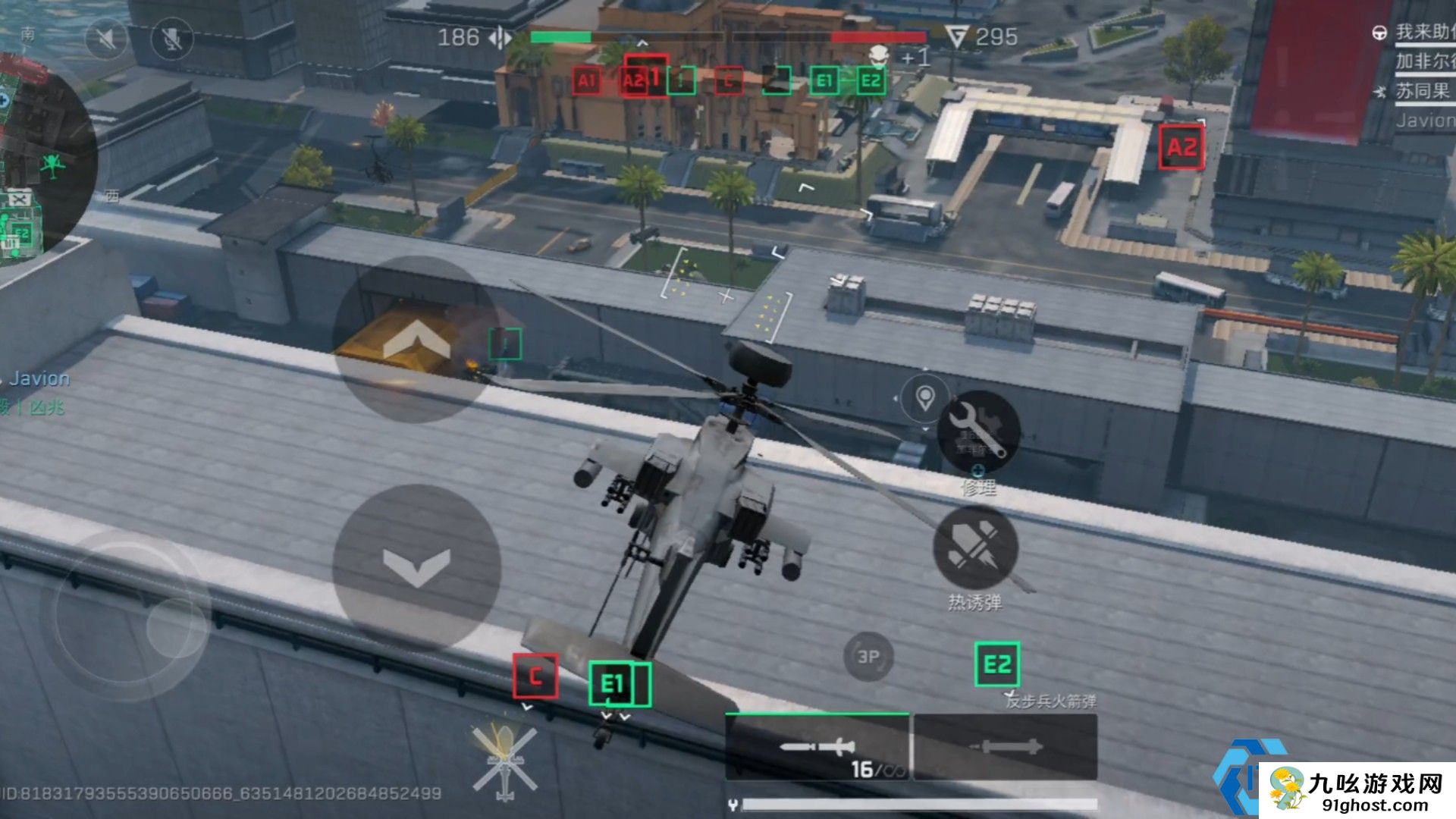The image size is (1456, 819).
Task: Select the secondary missile weapon slot
Action: tap(1006, 748)
